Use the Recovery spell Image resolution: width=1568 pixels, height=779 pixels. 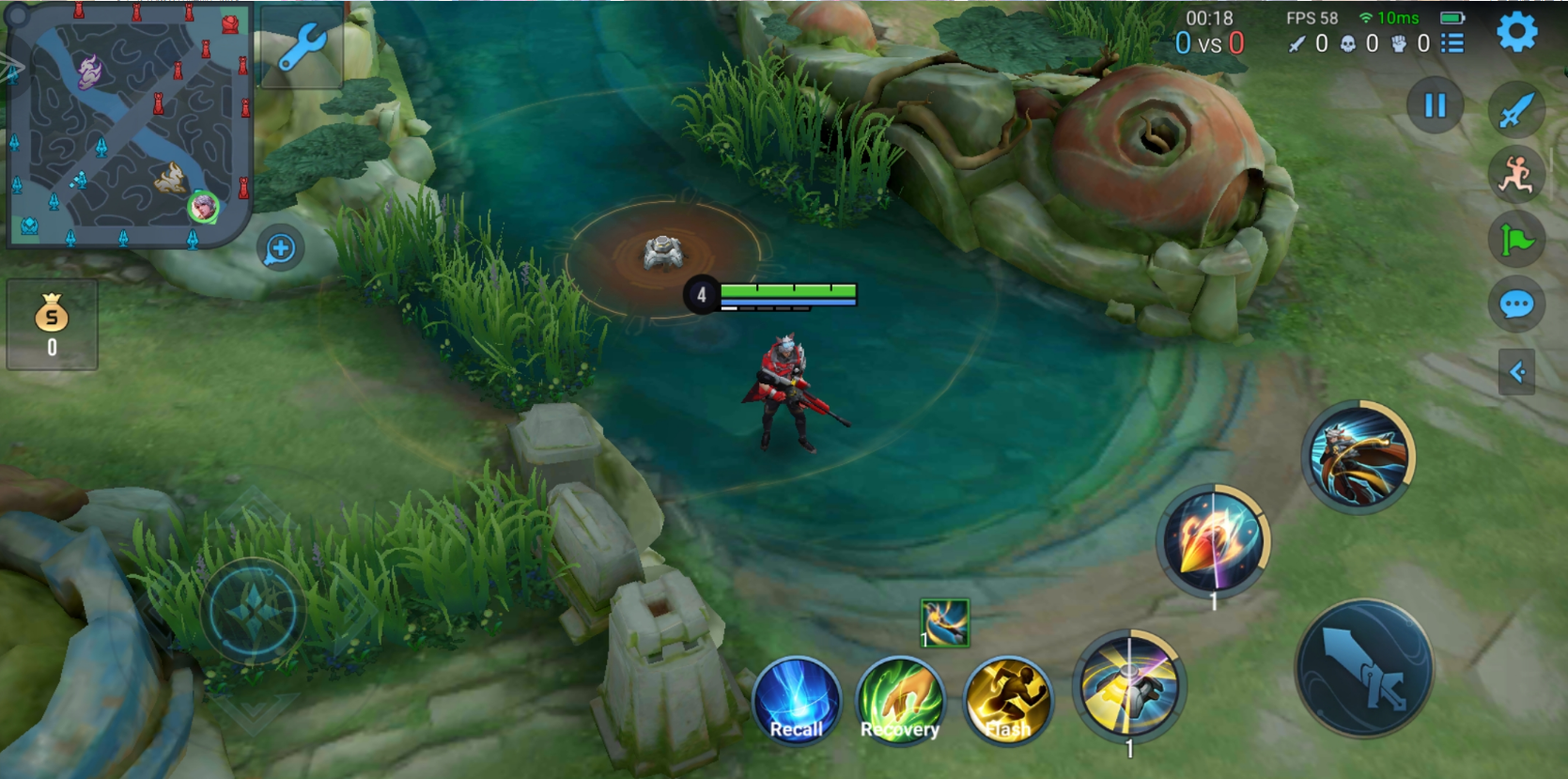coord(901,700)
